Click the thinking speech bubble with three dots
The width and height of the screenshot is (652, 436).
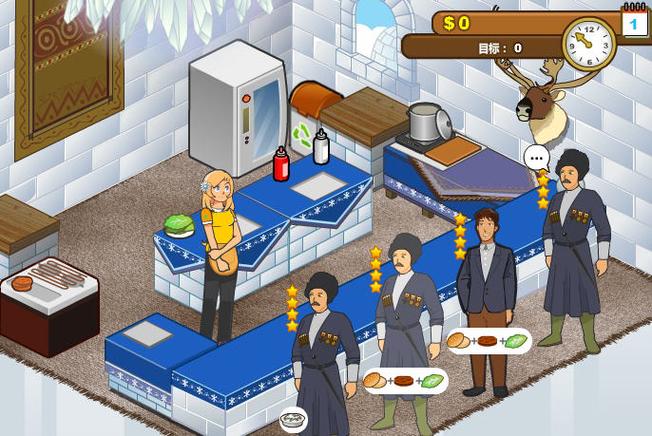[x=537, y=157]
